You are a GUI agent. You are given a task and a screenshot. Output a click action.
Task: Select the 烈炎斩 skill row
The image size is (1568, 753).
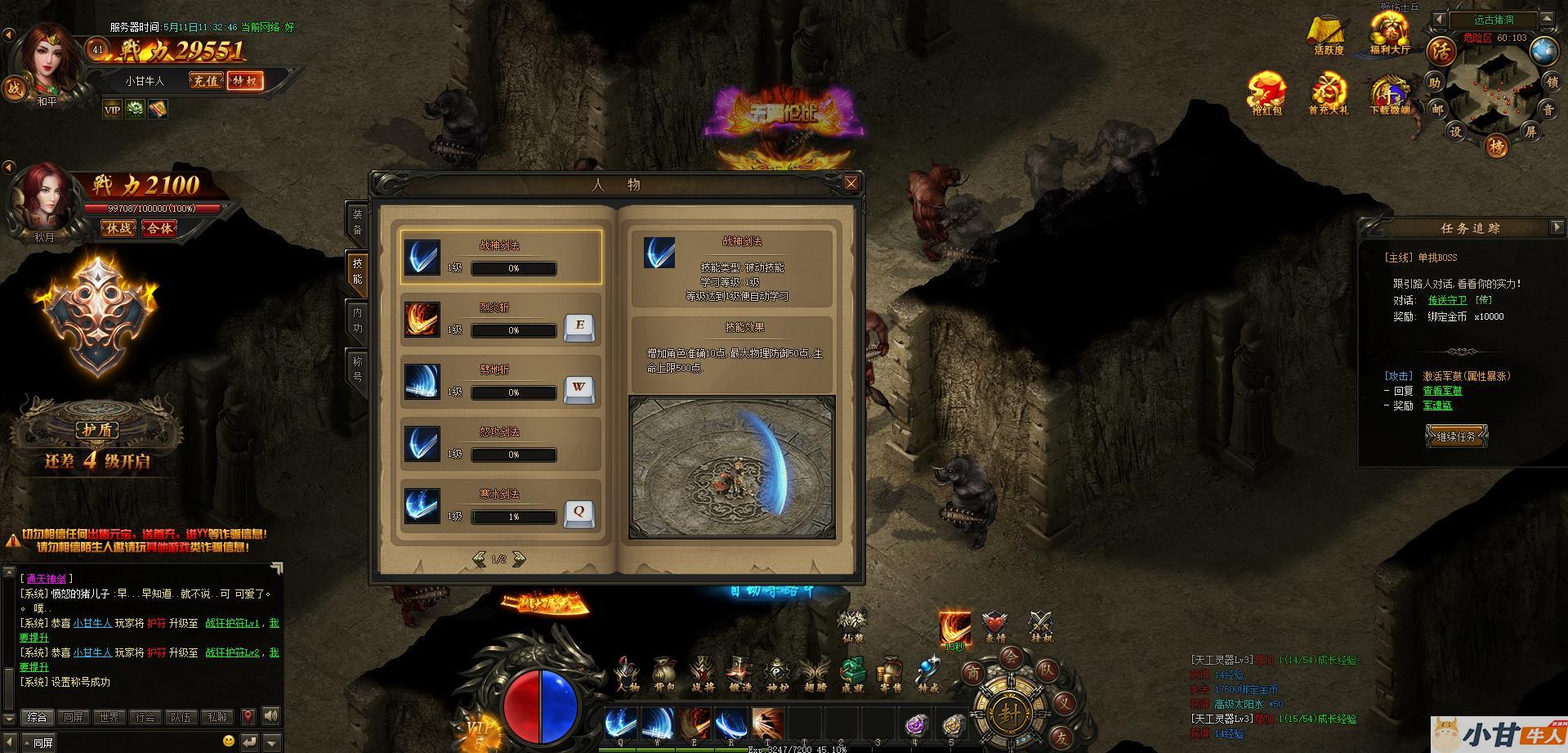point(500,320)
